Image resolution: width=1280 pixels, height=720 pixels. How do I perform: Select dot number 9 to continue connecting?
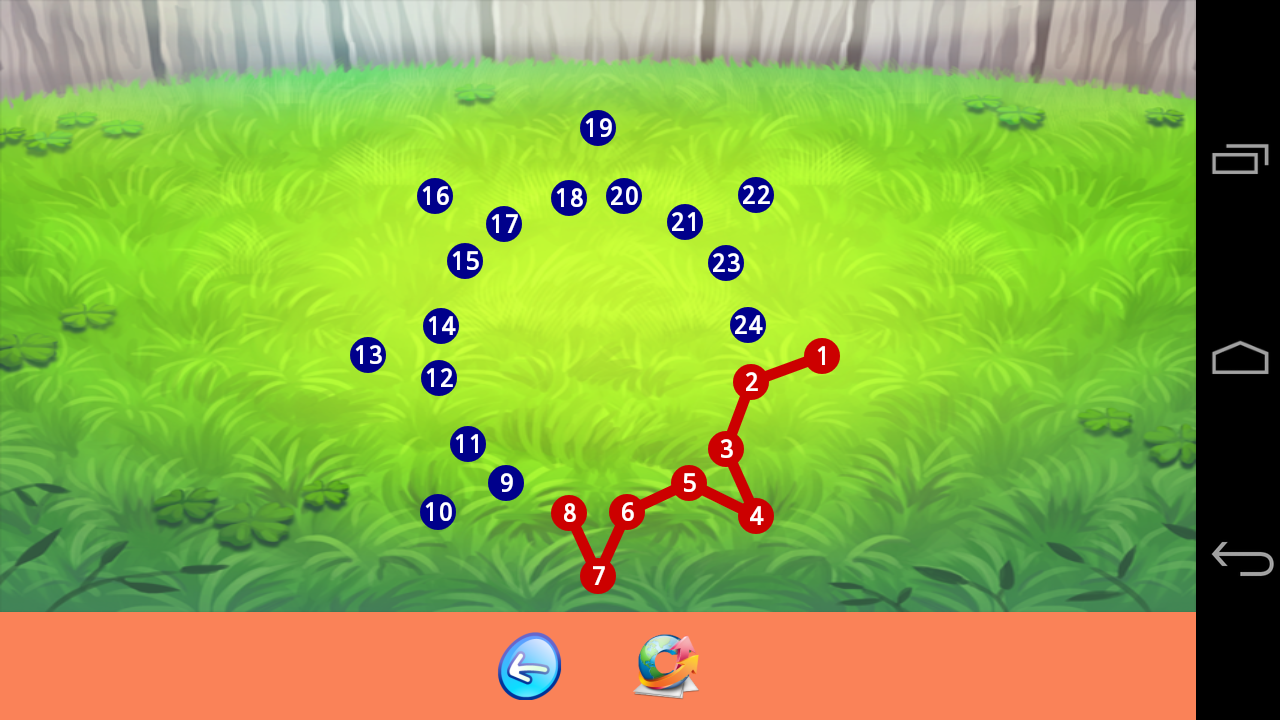506,482
